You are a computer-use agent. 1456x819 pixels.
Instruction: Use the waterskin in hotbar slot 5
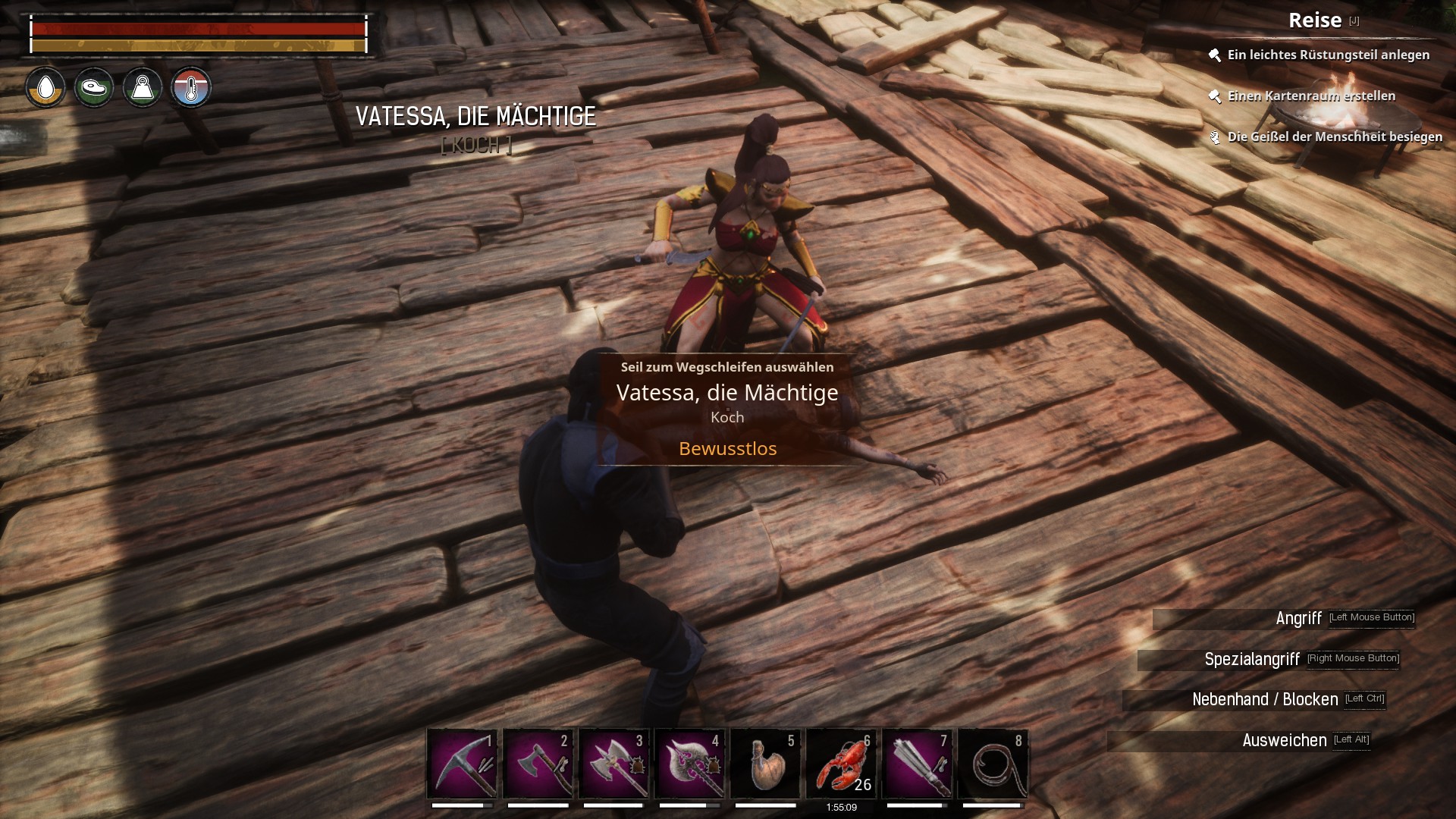[765, 764]
